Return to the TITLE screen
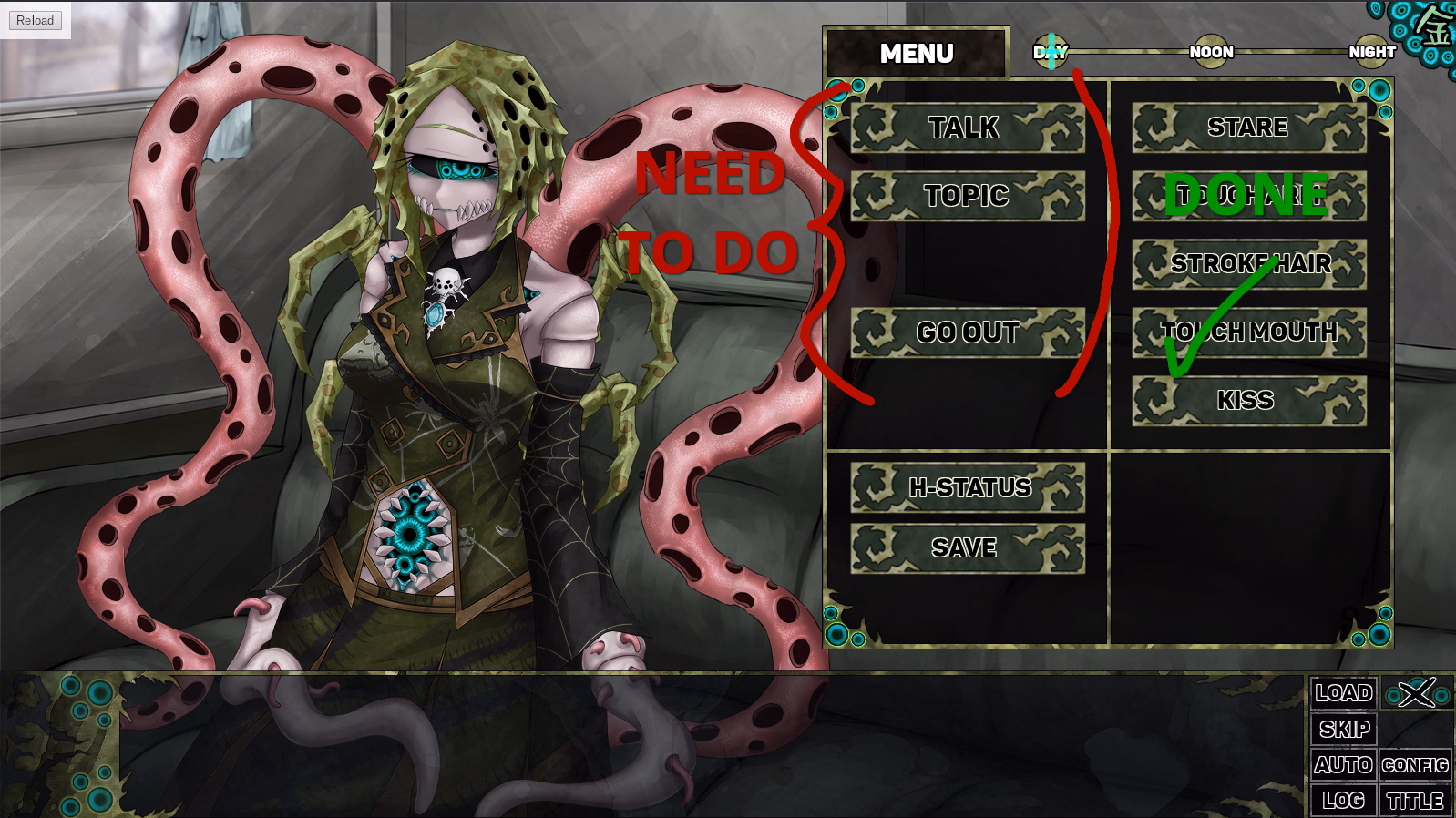 point(1415,801)
